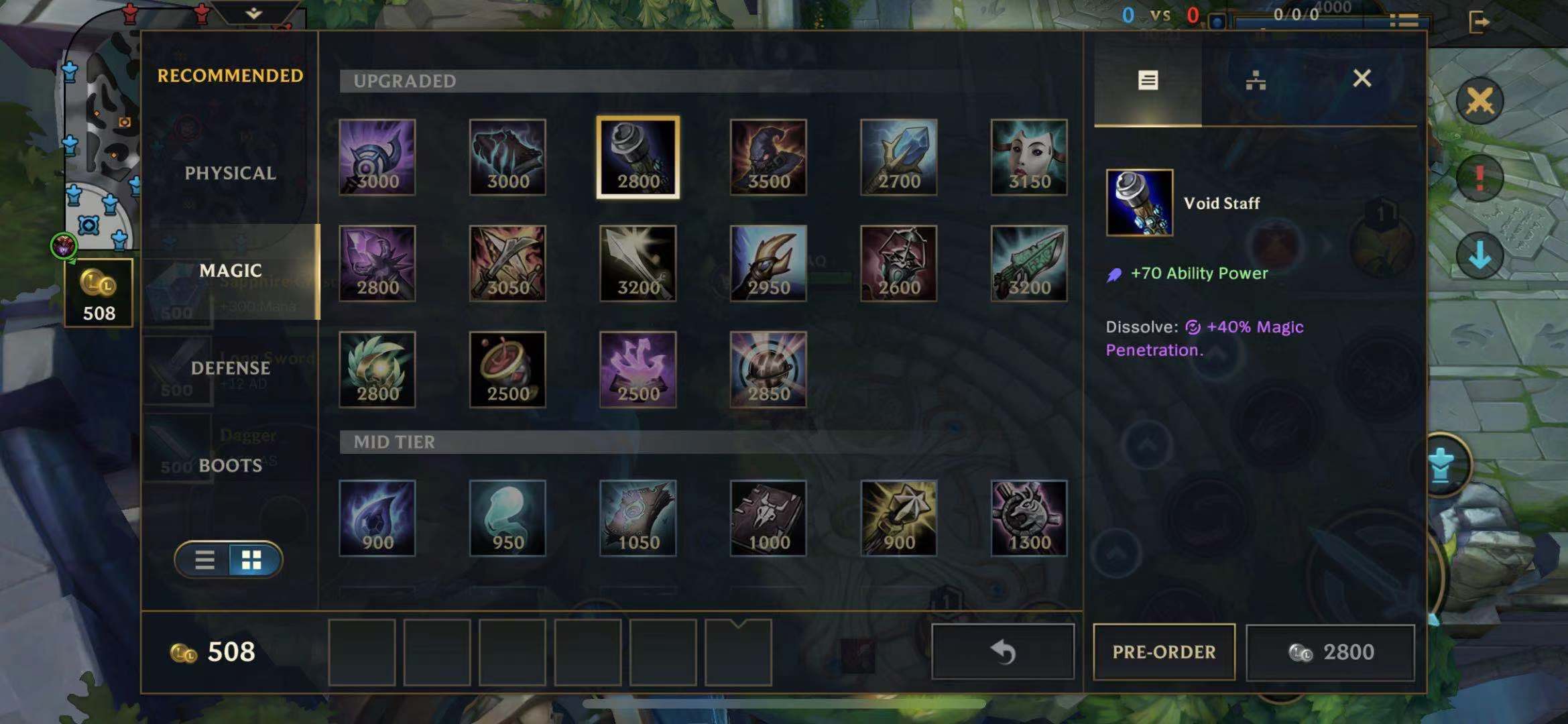This screenshot has width=1568, height=724.
Task: Open the Physical items category
Action: 230,173
